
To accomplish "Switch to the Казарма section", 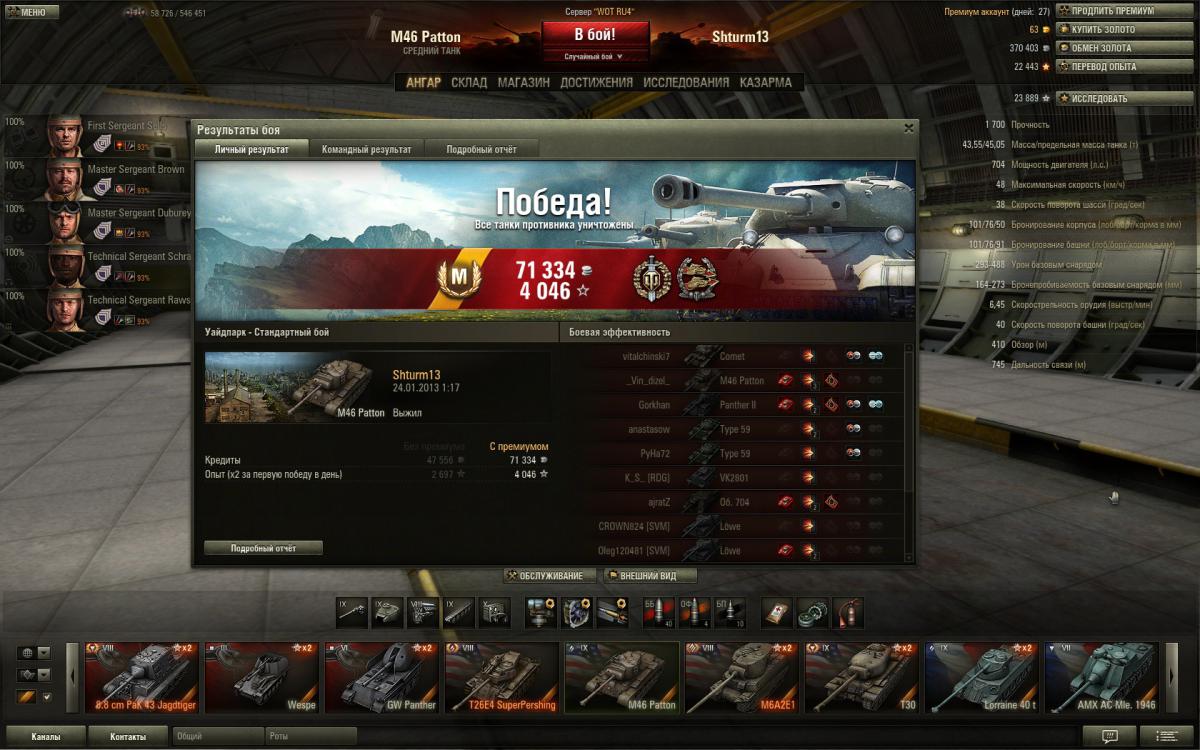I will 765,83.
